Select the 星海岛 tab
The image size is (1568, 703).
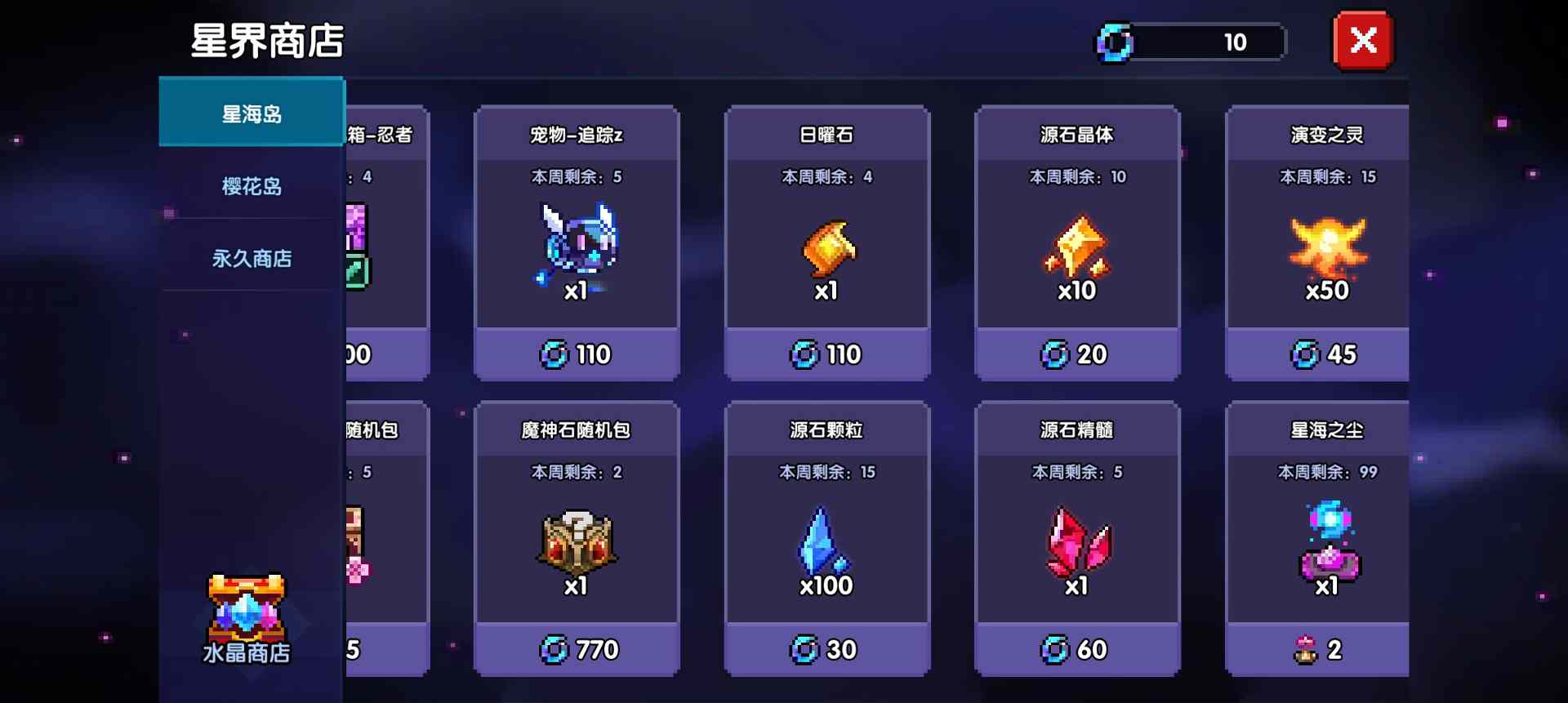(x=251, y=113)
